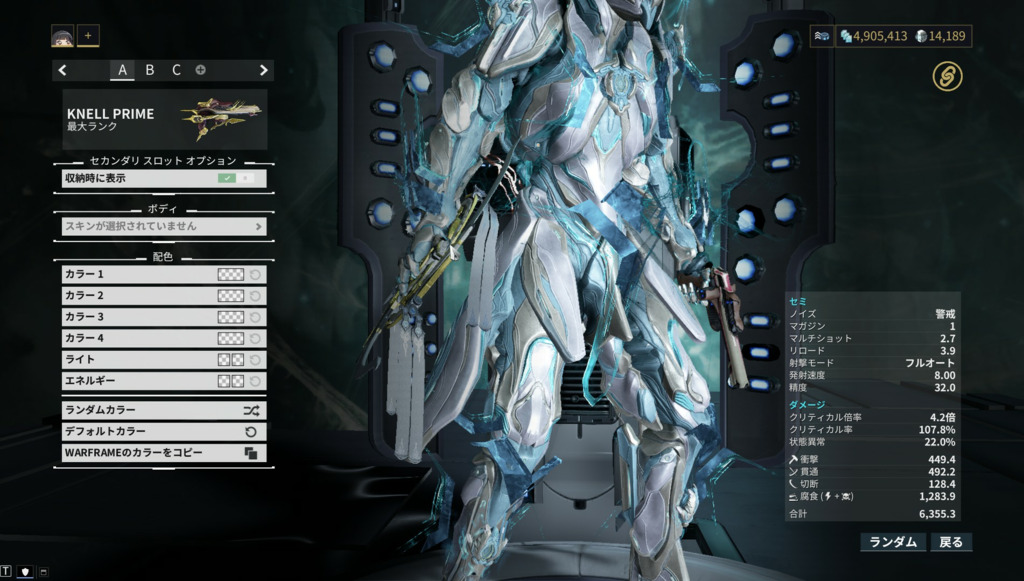Change the エネルギー energy colors

point(231,381)
